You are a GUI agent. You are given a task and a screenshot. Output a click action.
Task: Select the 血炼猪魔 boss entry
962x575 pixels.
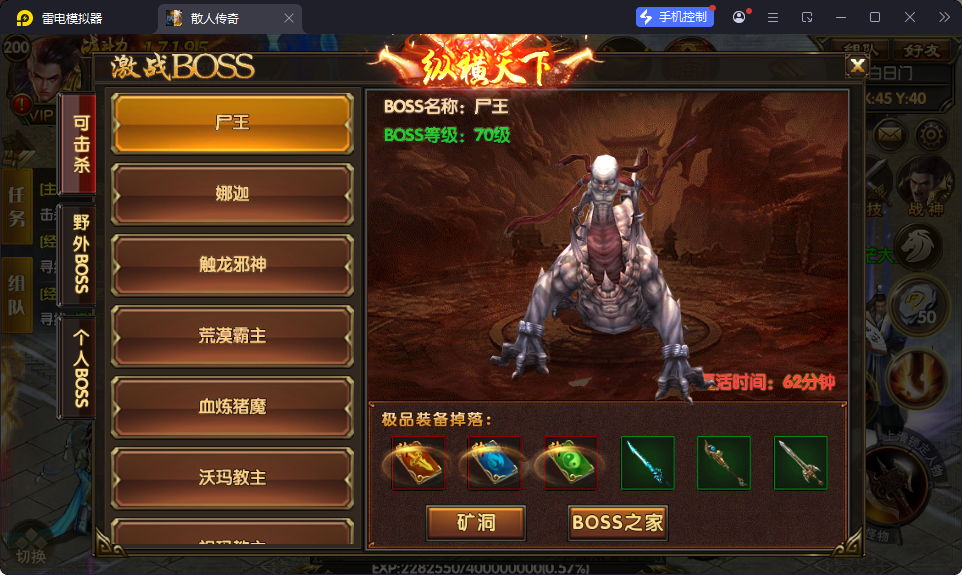tap(232, 407)
